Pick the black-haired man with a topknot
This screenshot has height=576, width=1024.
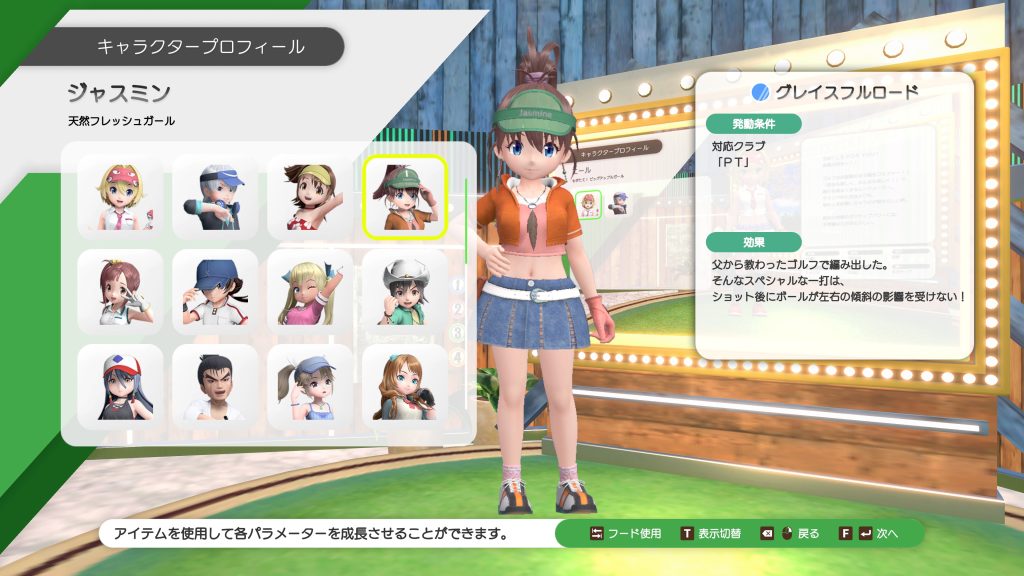click(x=215, y=386)
